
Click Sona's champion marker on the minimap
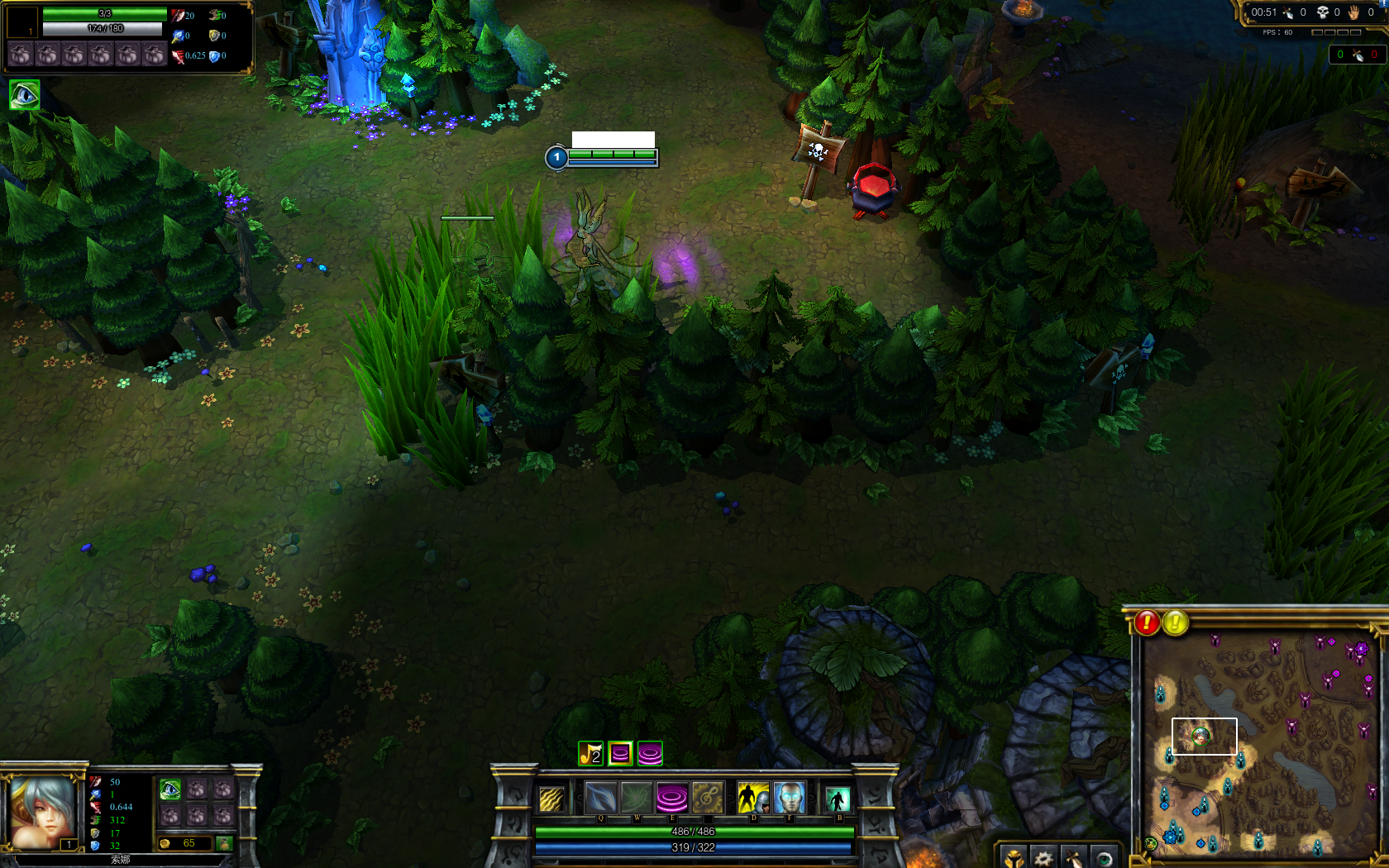[1200, 735]
